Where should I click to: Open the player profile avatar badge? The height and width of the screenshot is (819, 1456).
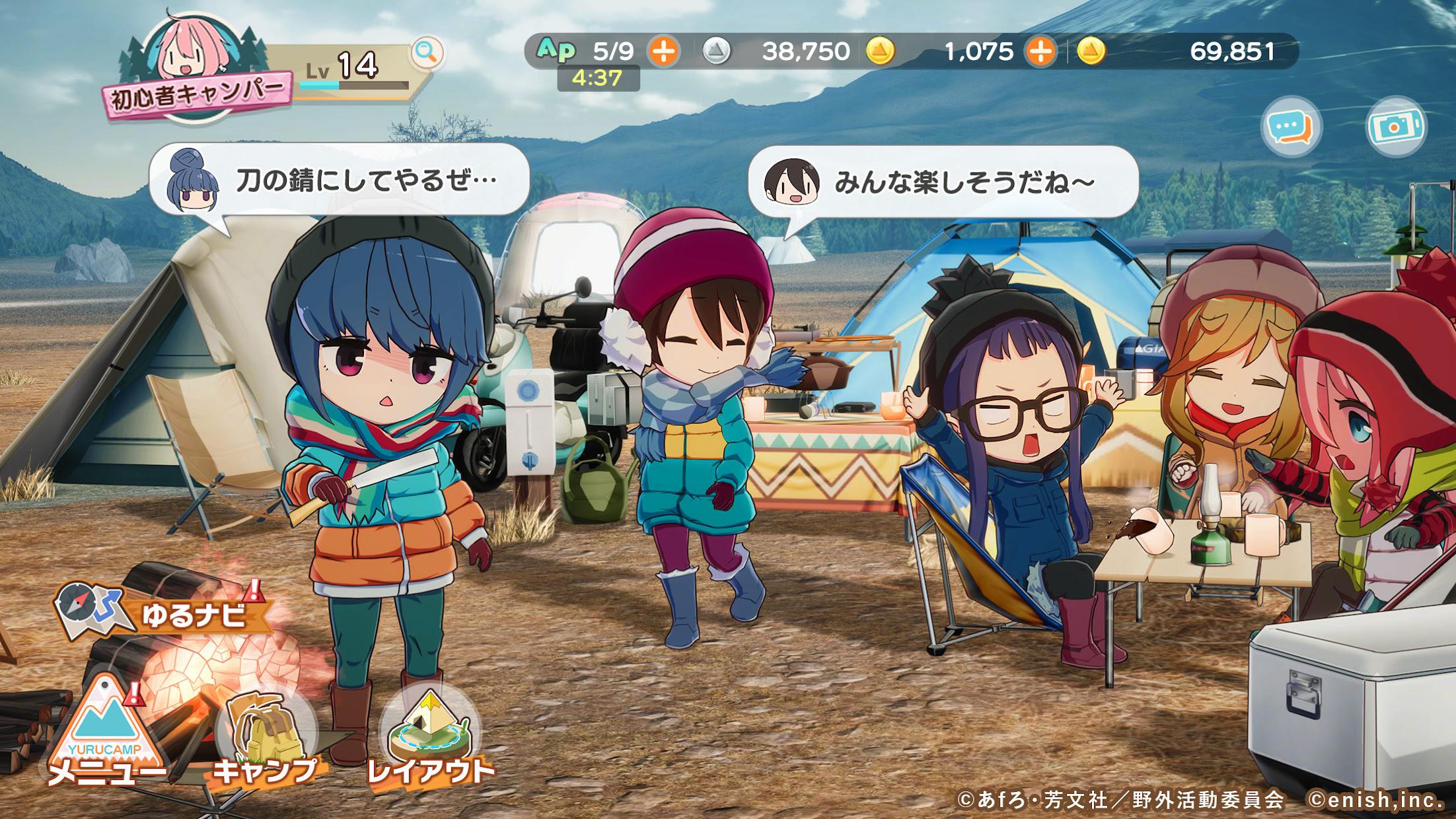pos(192,66)
